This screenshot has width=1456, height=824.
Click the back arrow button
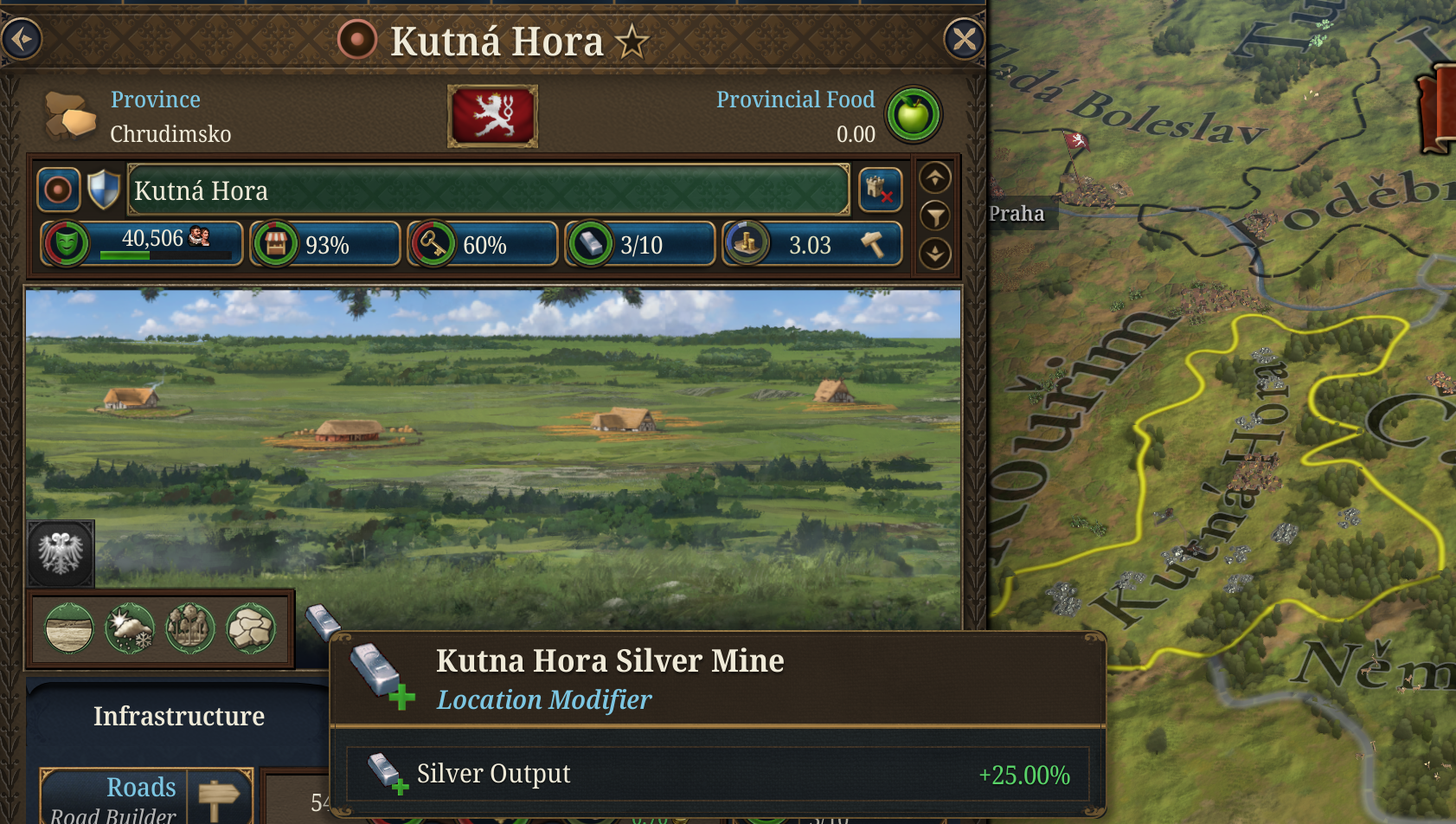pos(22,40)
